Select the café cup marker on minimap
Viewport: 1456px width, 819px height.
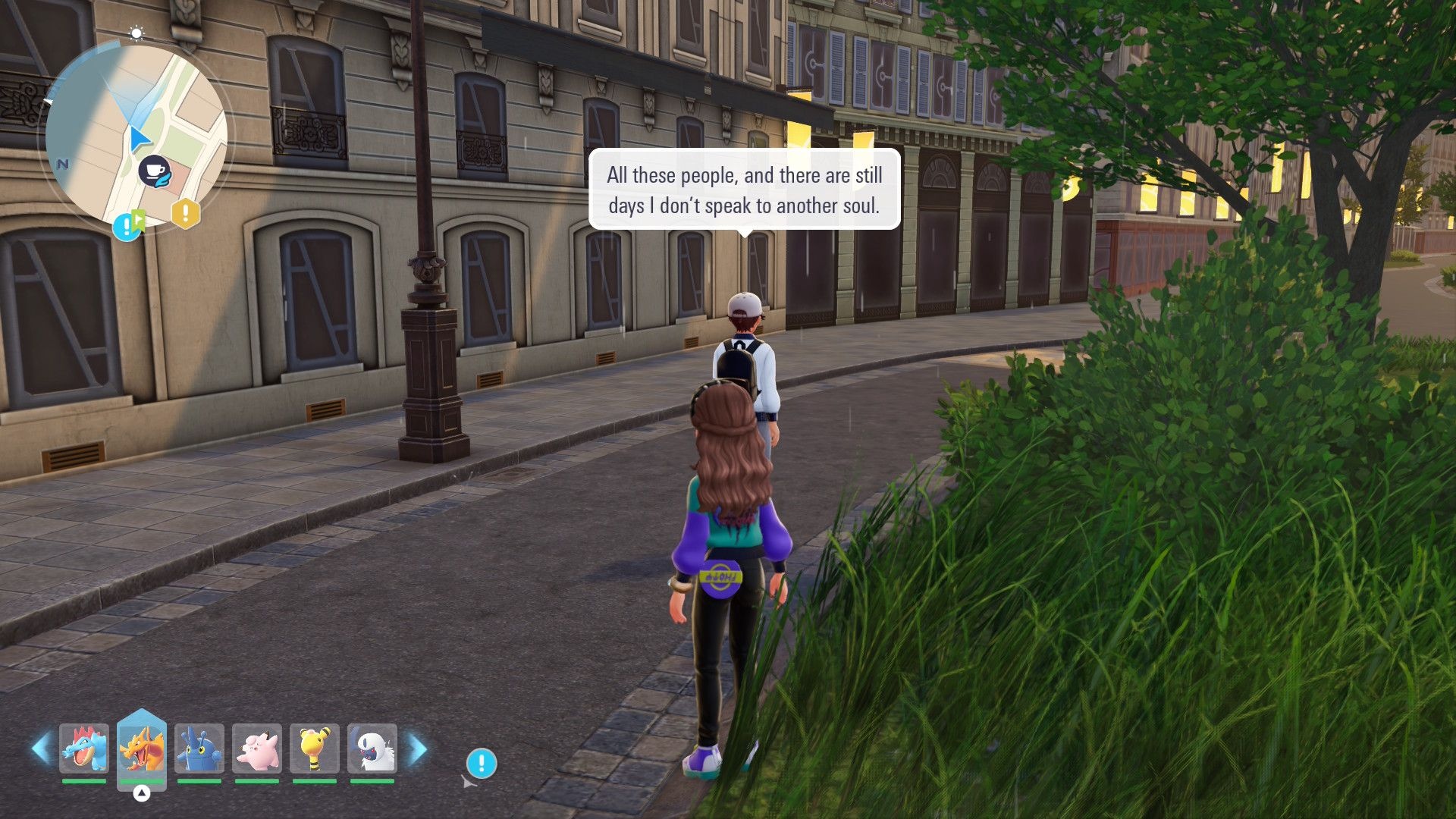coord(155,171)
